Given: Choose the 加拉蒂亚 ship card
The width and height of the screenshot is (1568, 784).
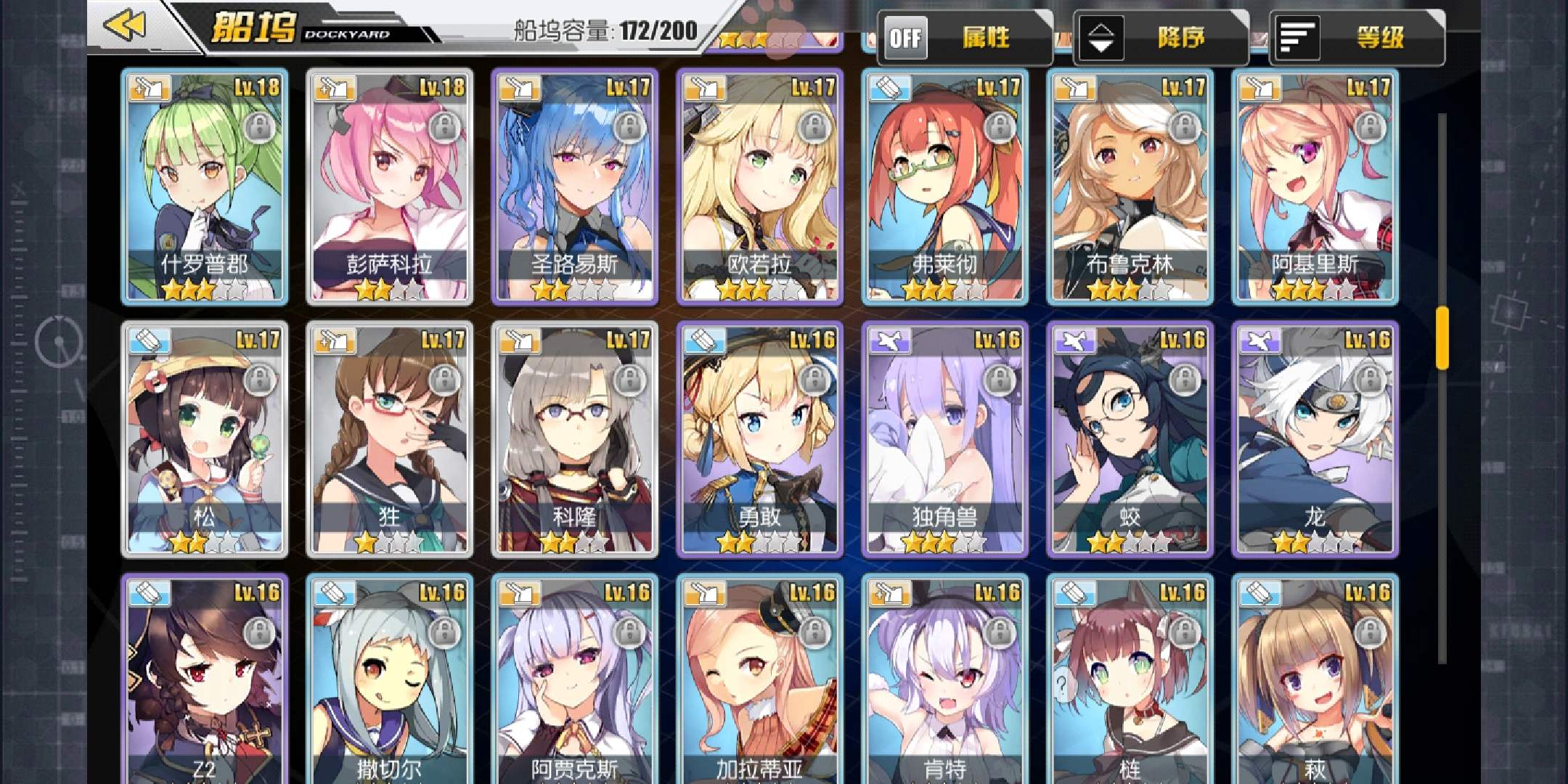Looking at the screenshot, I should 760,682.
